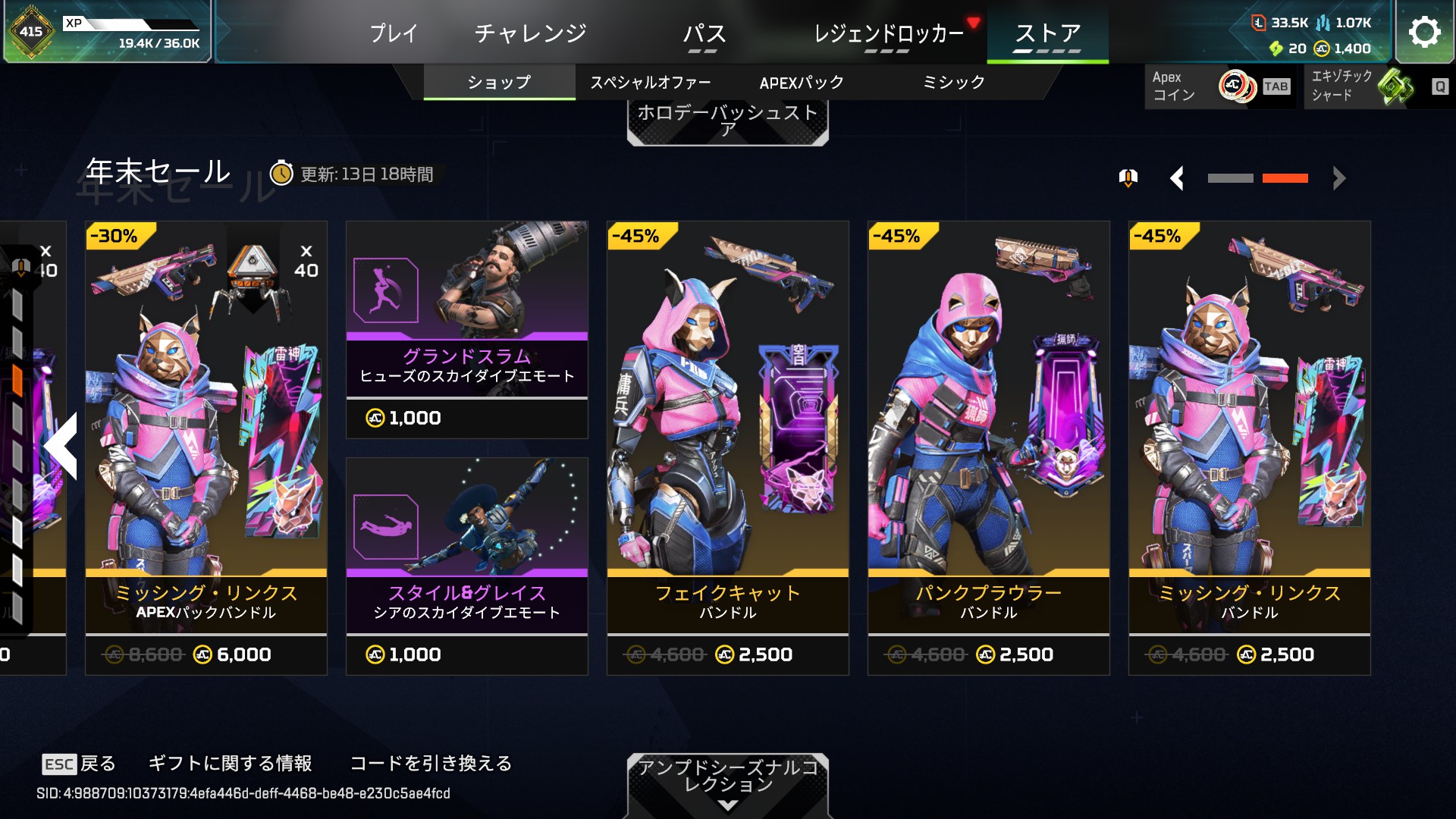1456x819 pixels.
Task: Switch to the APEXパック sub-tab
Action: pos(802,82)
